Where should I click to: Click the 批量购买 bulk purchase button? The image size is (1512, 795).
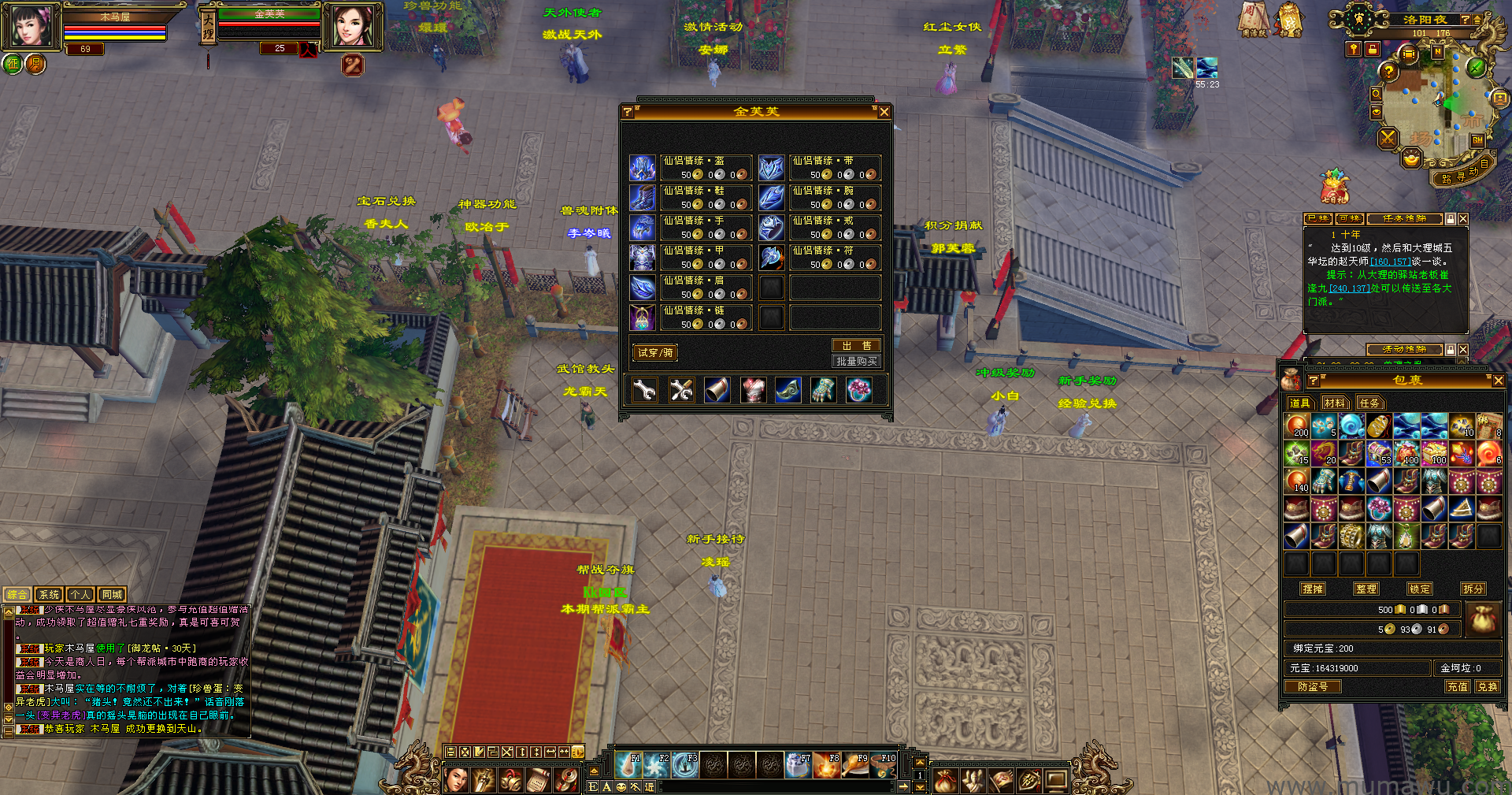point(856,361)
